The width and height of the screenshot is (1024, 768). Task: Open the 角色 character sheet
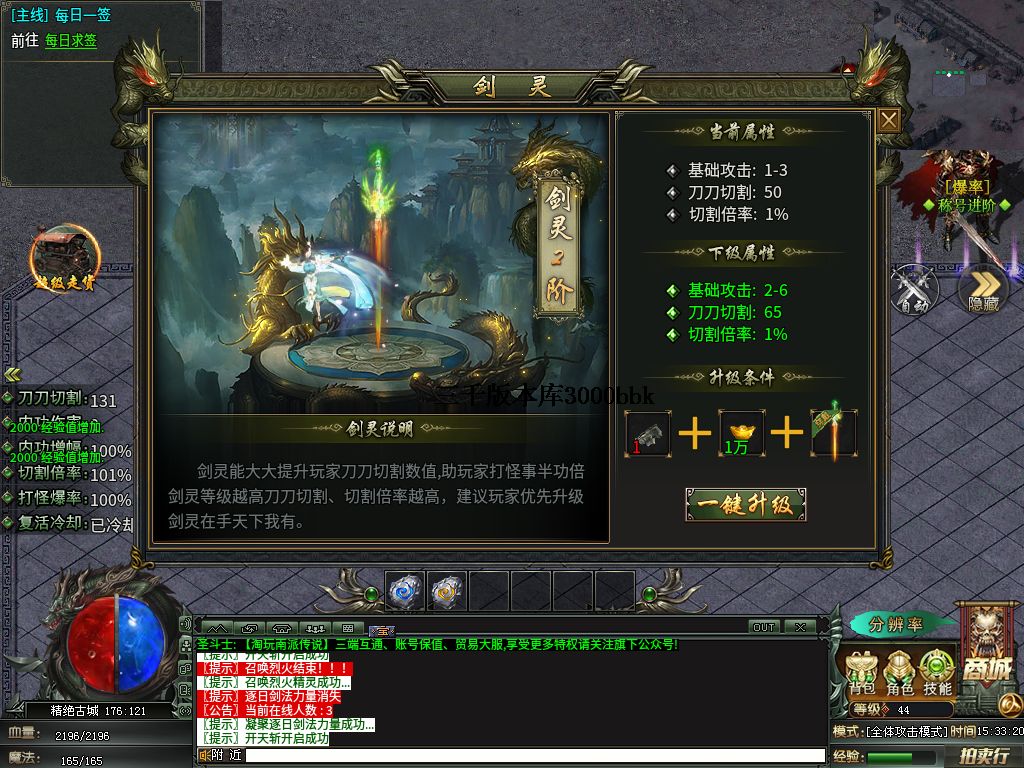click(x=900, y=673)
